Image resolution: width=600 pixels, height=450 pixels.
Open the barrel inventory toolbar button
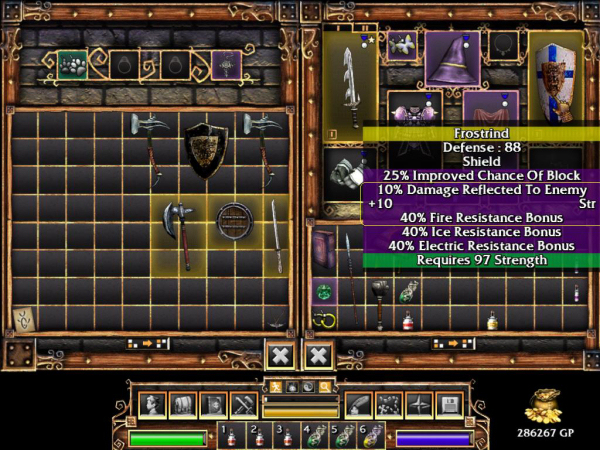(183, 404)
